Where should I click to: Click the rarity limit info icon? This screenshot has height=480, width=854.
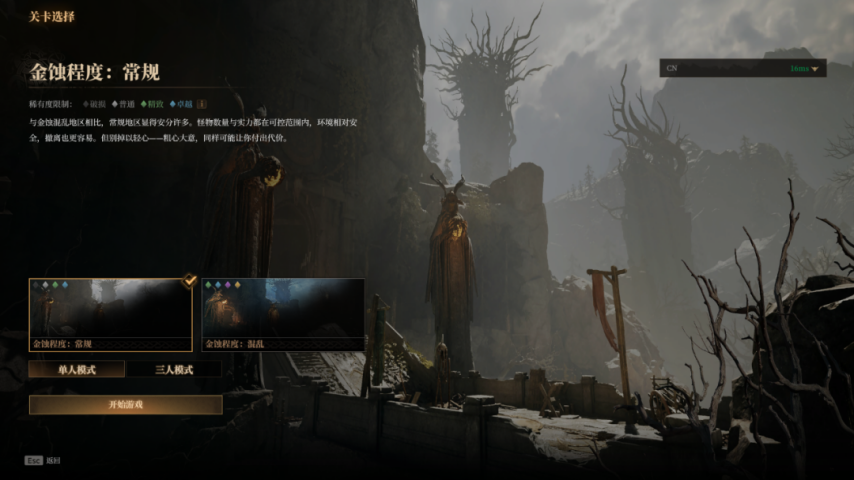(201, 103)
